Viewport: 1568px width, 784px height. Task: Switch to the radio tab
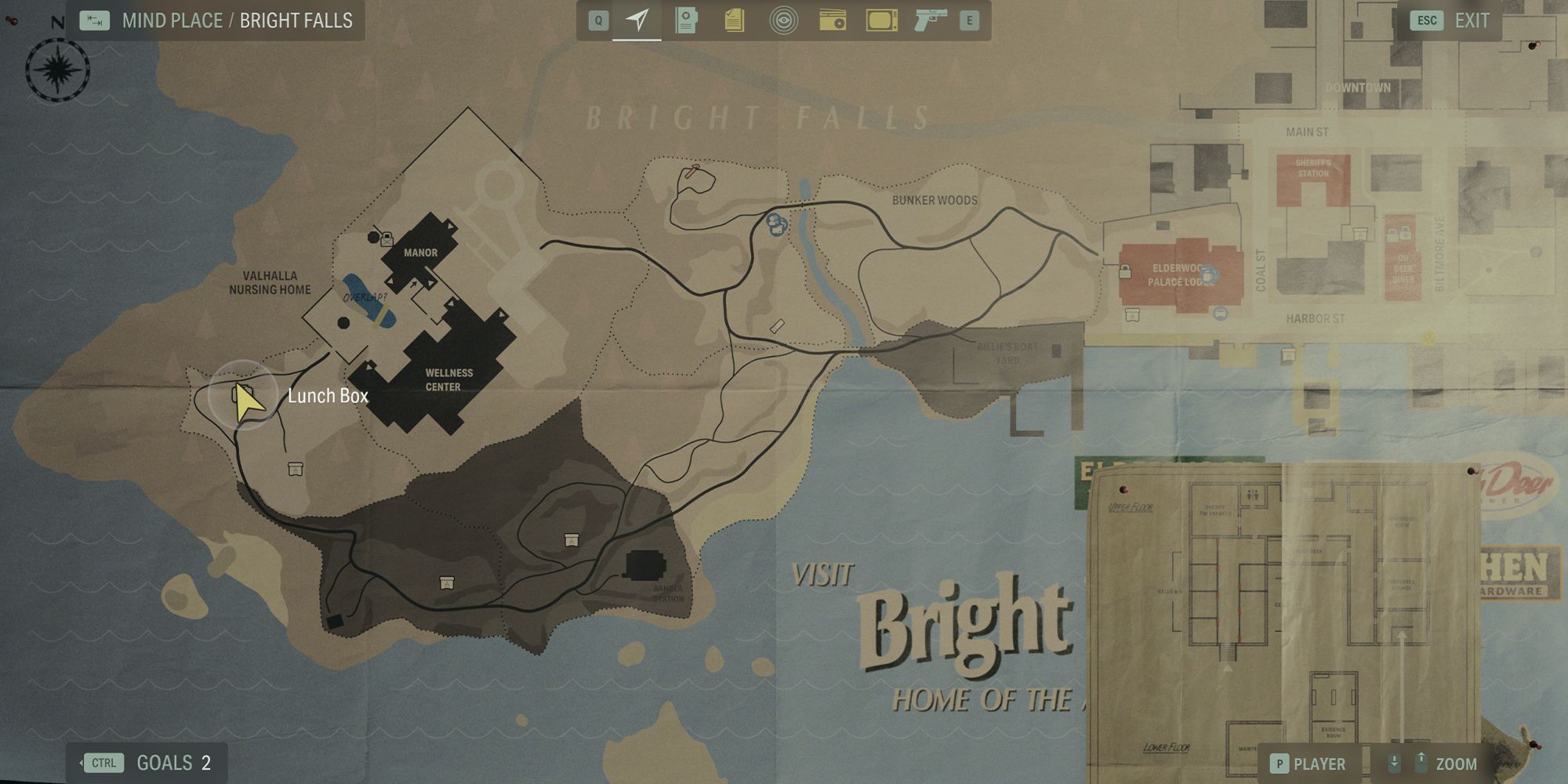tap(832, 20)
